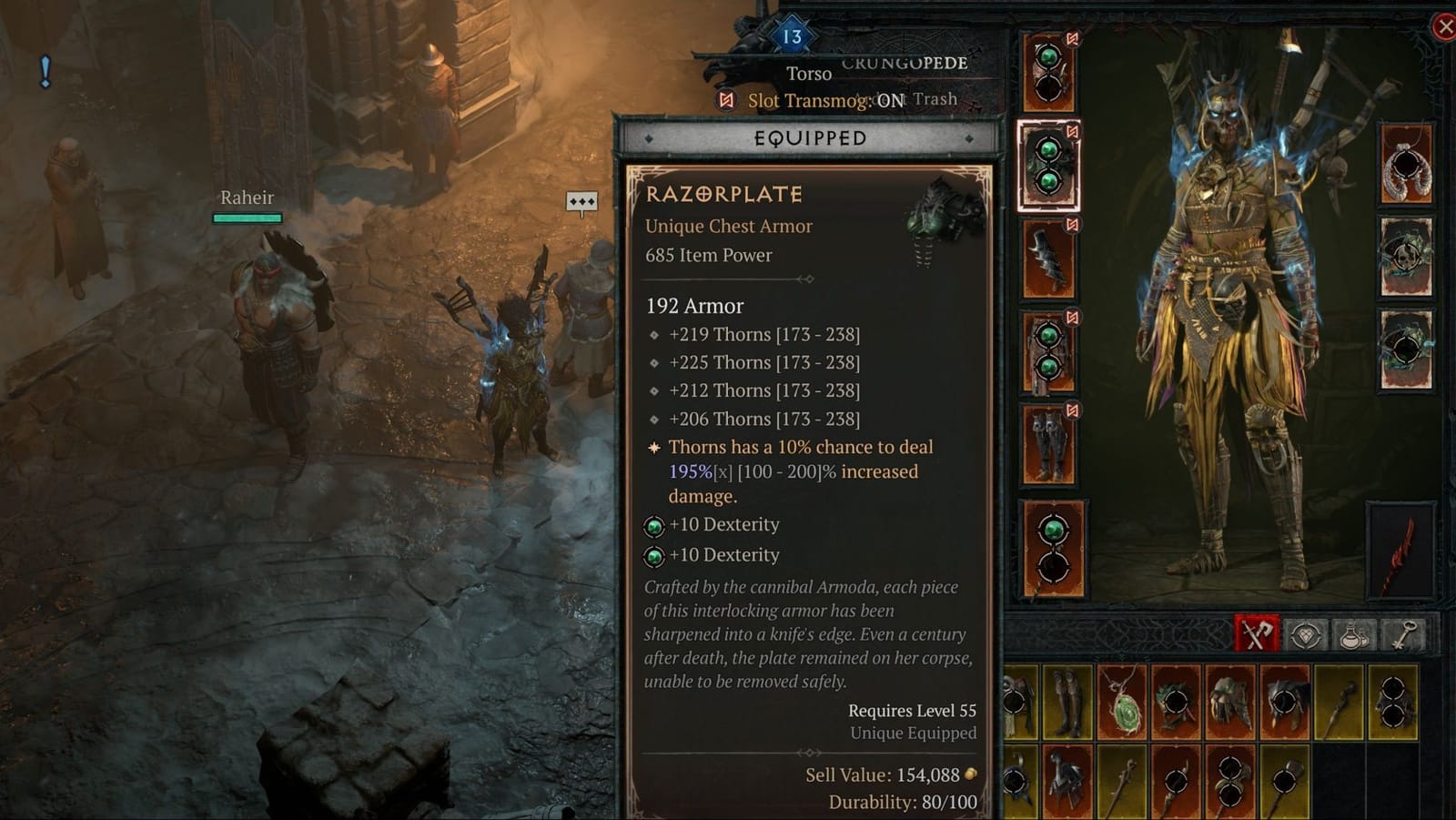This screenshot has height=820, width=1456.
Task: Click Raheir's green health bar
Action: (245, 218)
